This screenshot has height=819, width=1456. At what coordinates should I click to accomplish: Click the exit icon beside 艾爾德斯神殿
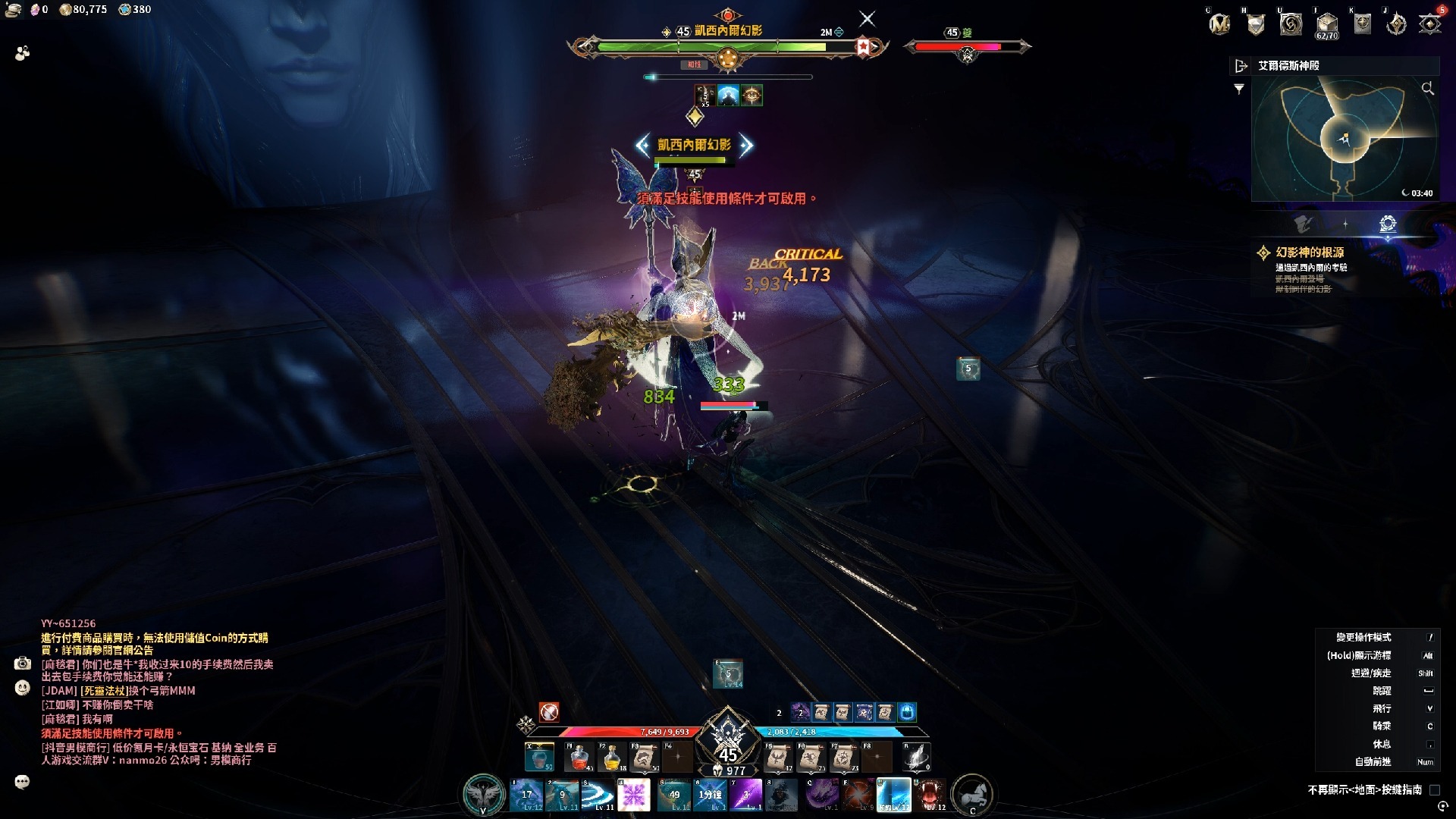(1241, 66)
